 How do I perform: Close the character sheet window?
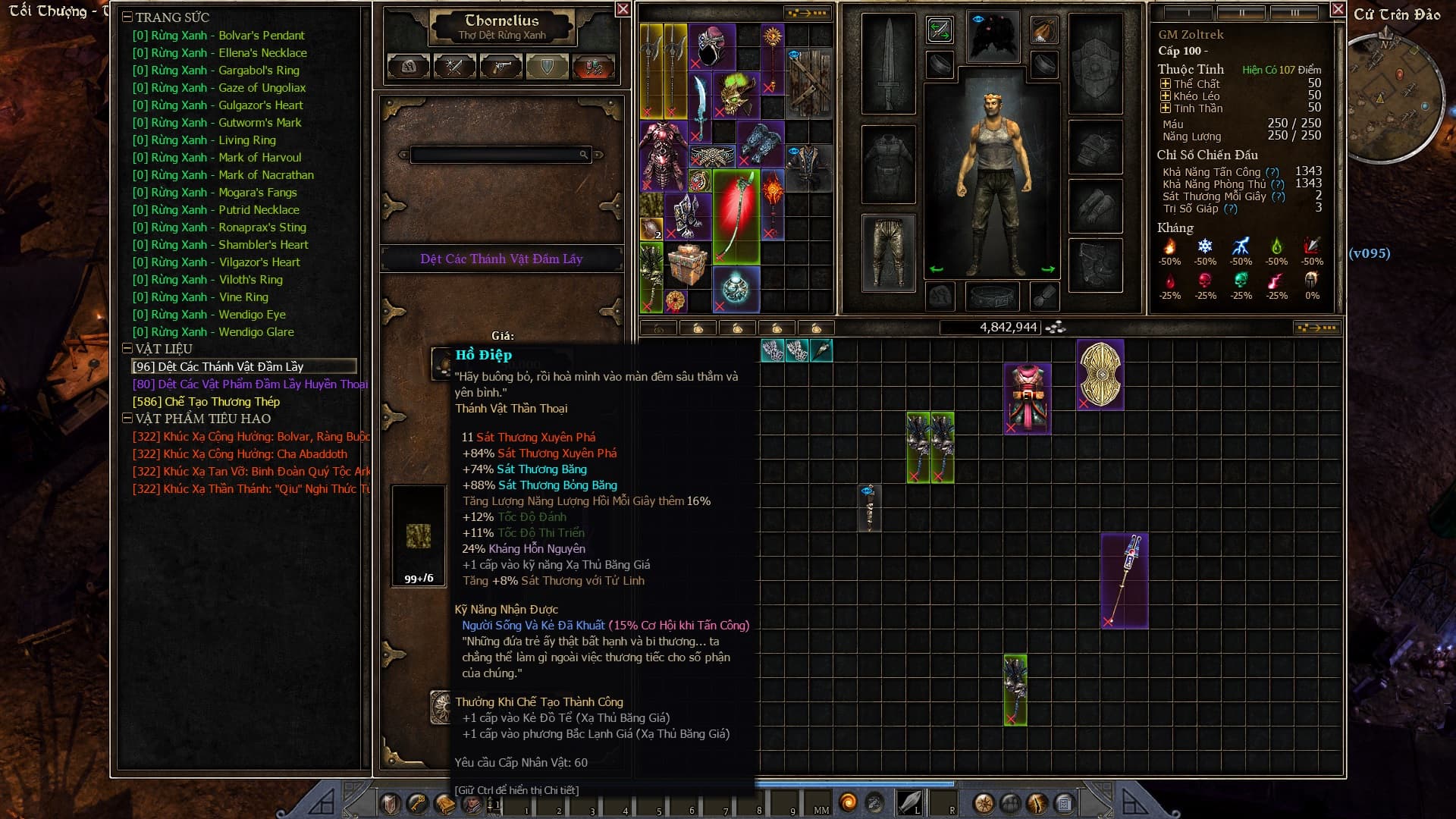(1338, 9)
